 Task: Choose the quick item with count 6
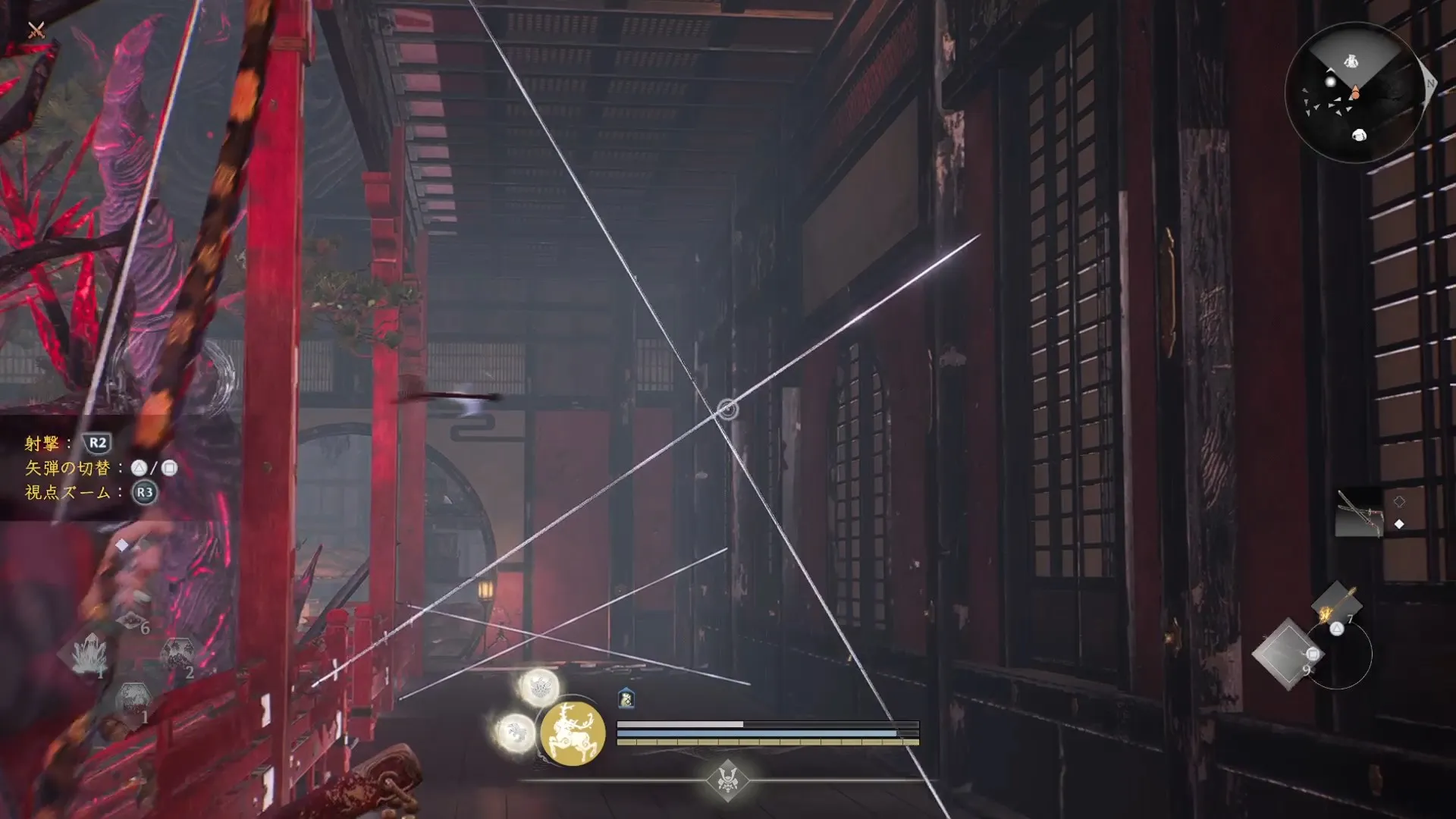point(131,622)
